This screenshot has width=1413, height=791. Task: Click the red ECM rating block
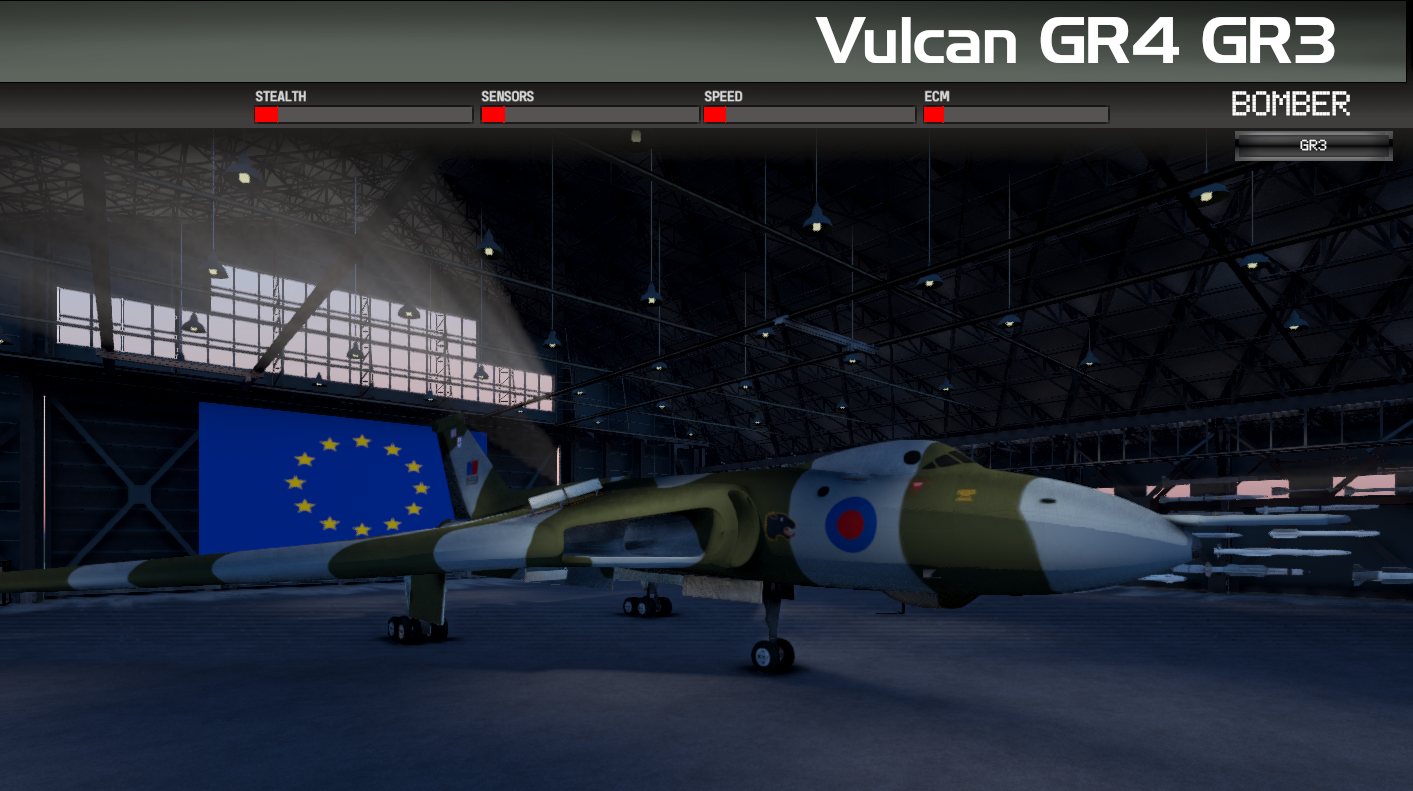pos(935,114)
